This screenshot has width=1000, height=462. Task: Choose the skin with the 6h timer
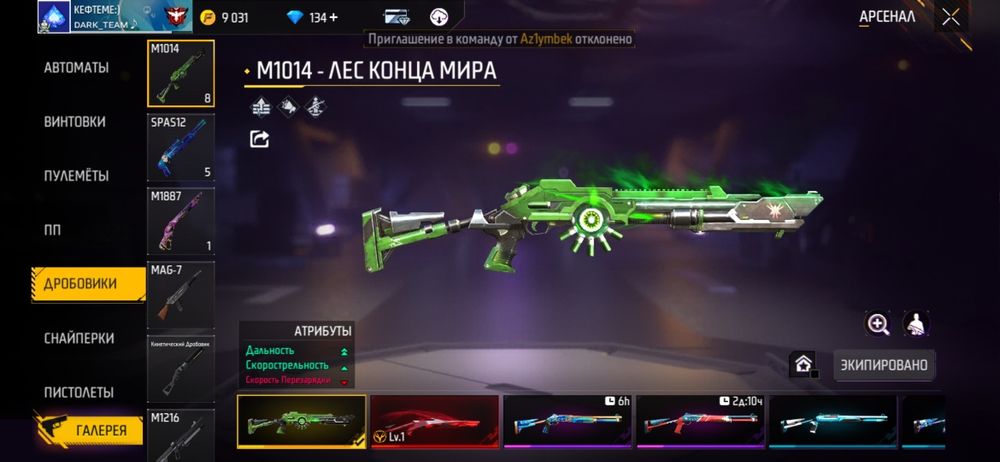coord(567,420)
